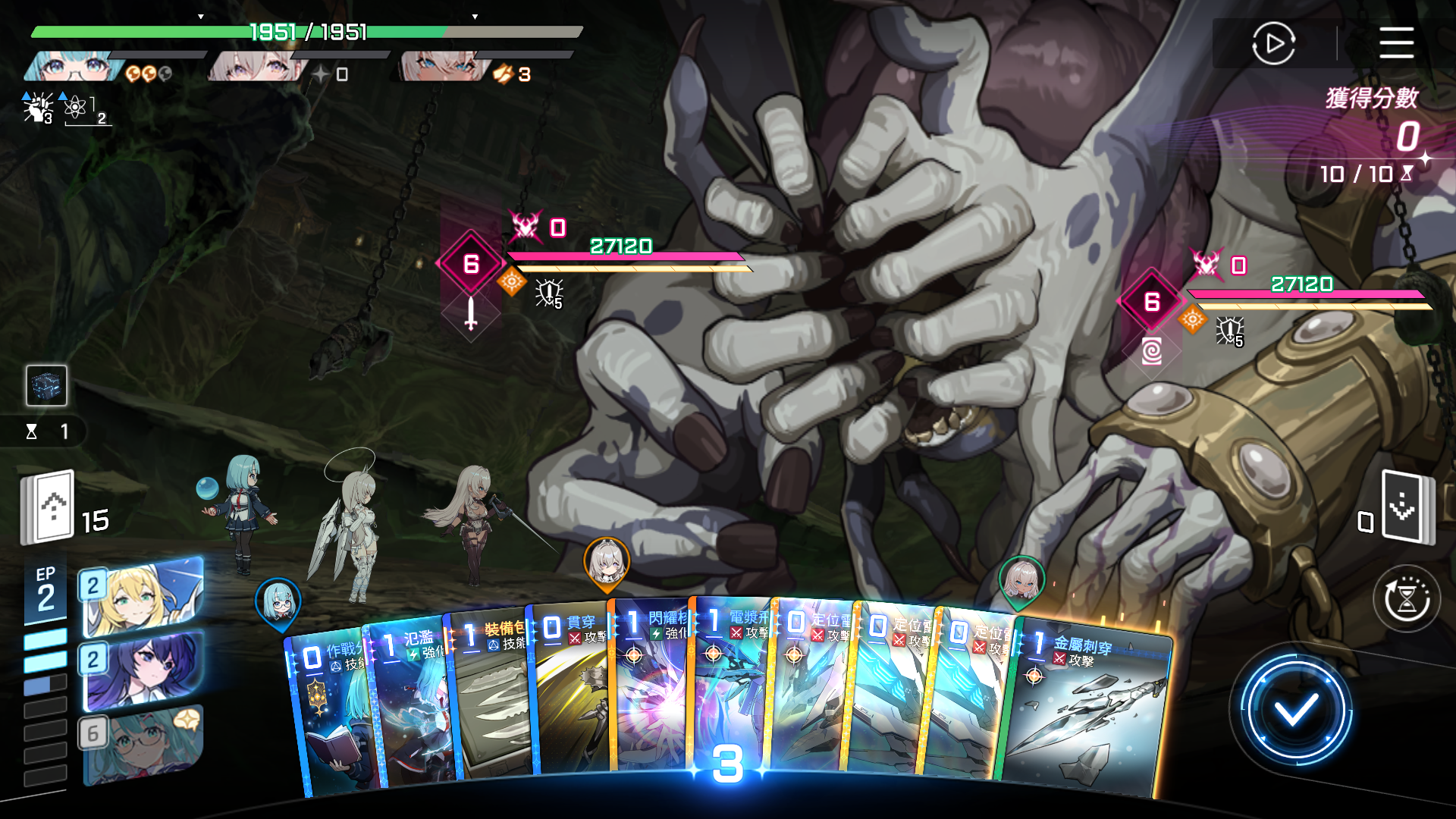
Task: Toggle the auto-play battle button
Action: tap(1273, 43)
